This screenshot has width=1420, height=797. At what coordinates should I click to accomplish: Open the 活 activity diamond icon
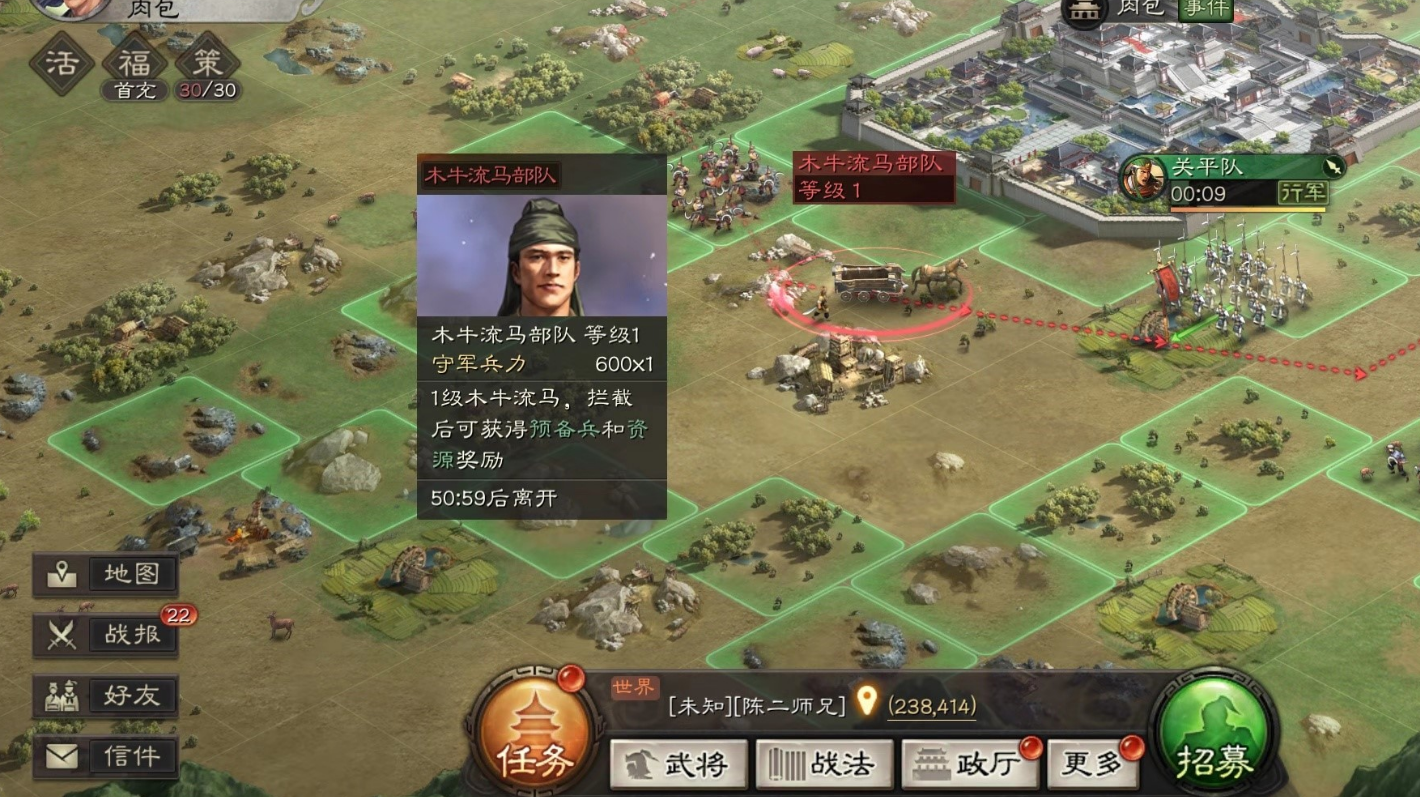(62, 63)
